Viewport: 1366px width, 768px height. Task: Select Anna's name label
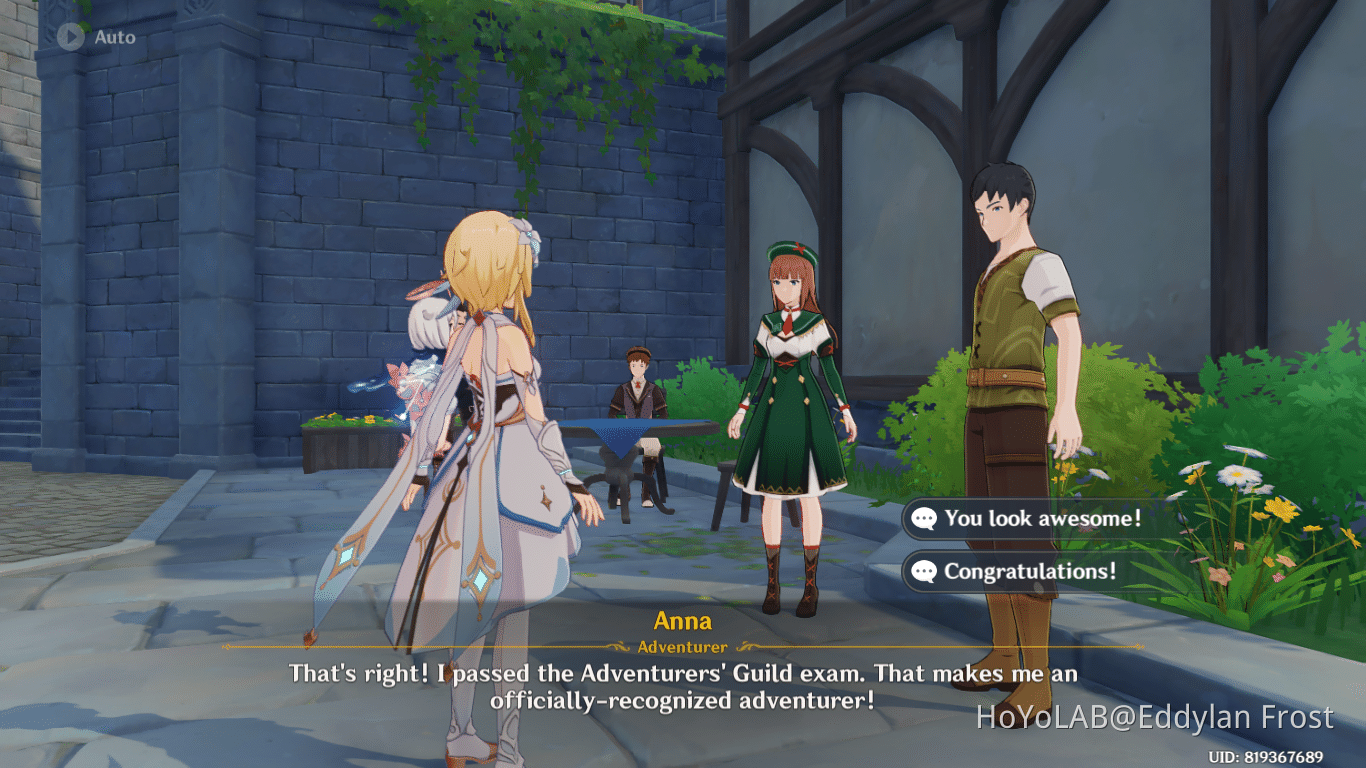pyautogui.click(x=683, y=620)
